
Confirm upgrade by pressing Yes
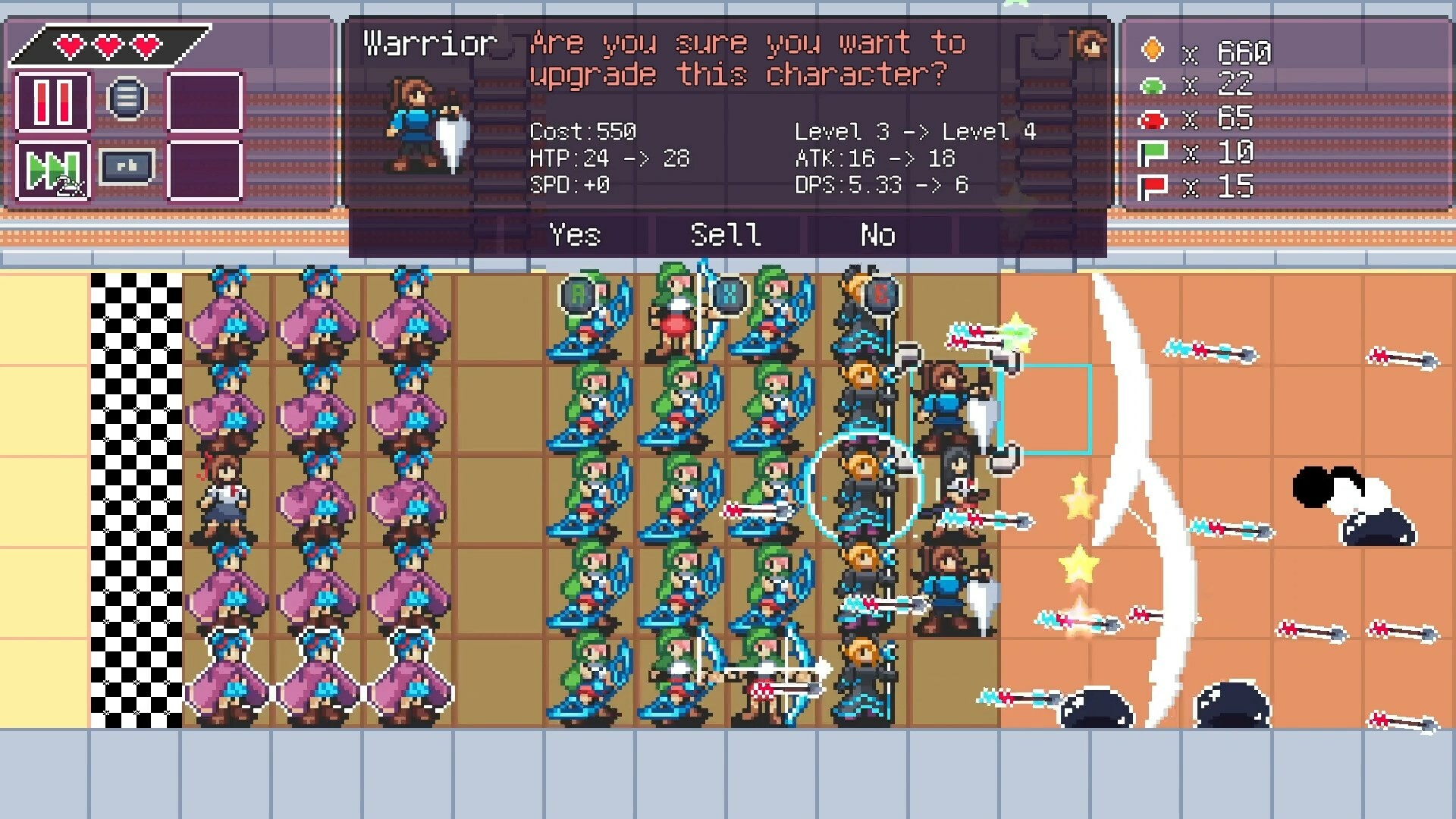click(575, 236)
